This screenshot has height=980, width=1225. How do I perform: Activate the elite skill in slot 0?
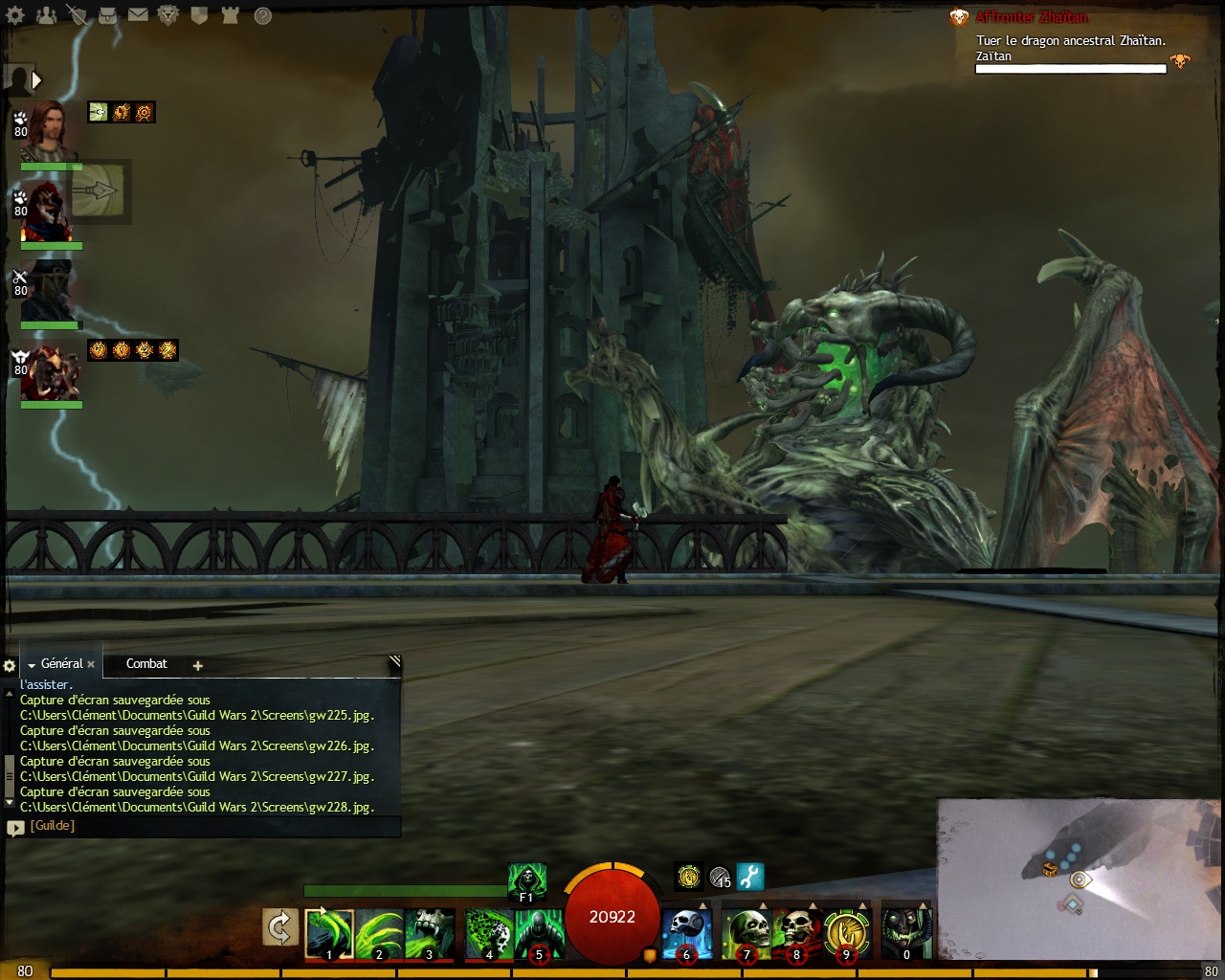[905, 933]
